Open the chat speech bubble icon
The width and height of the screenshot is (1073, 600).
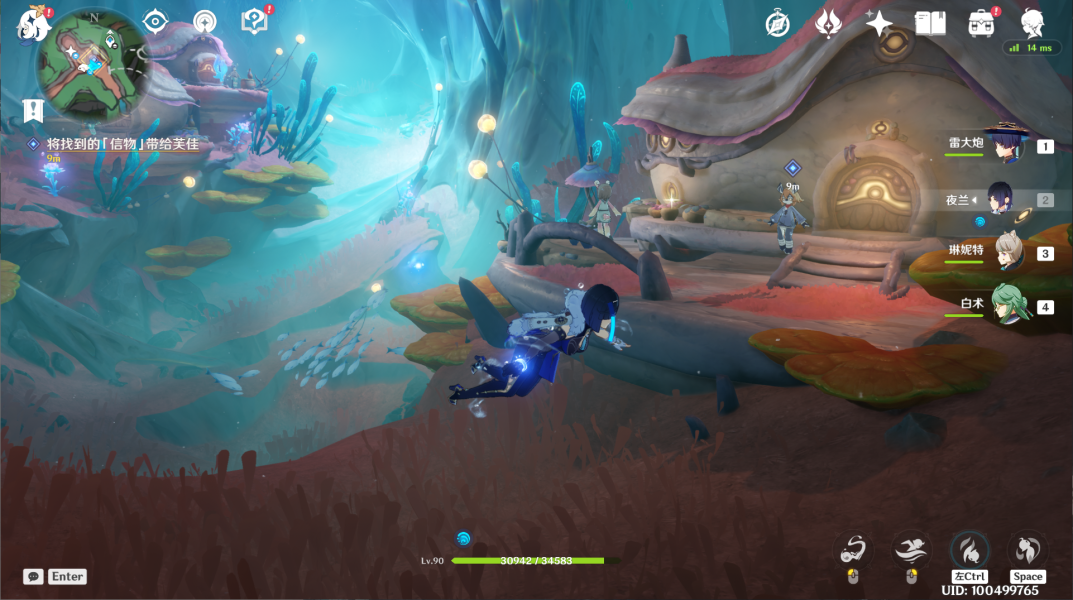(33, 577)
